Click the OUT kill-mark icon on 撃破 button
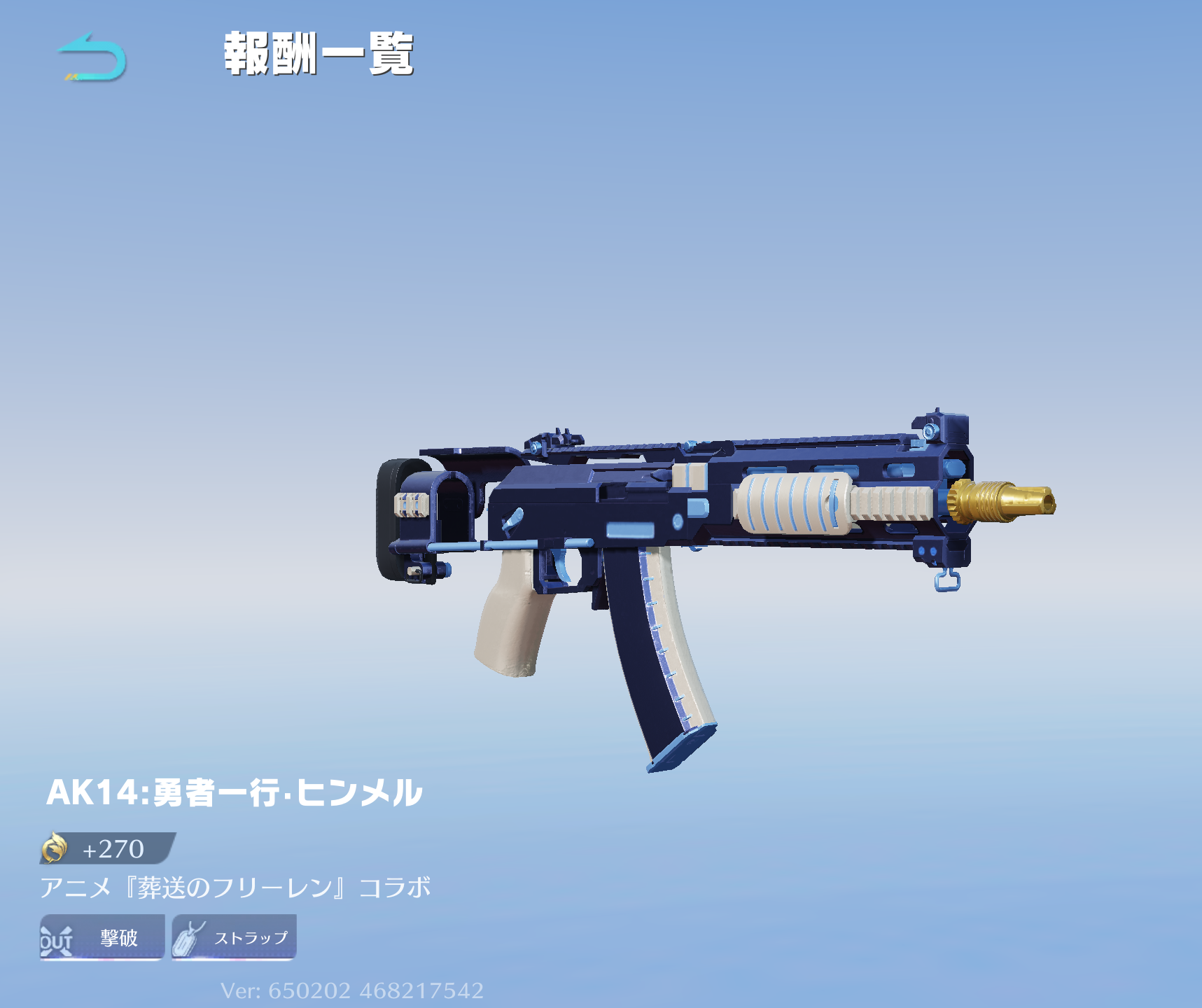 pos(58,939)
